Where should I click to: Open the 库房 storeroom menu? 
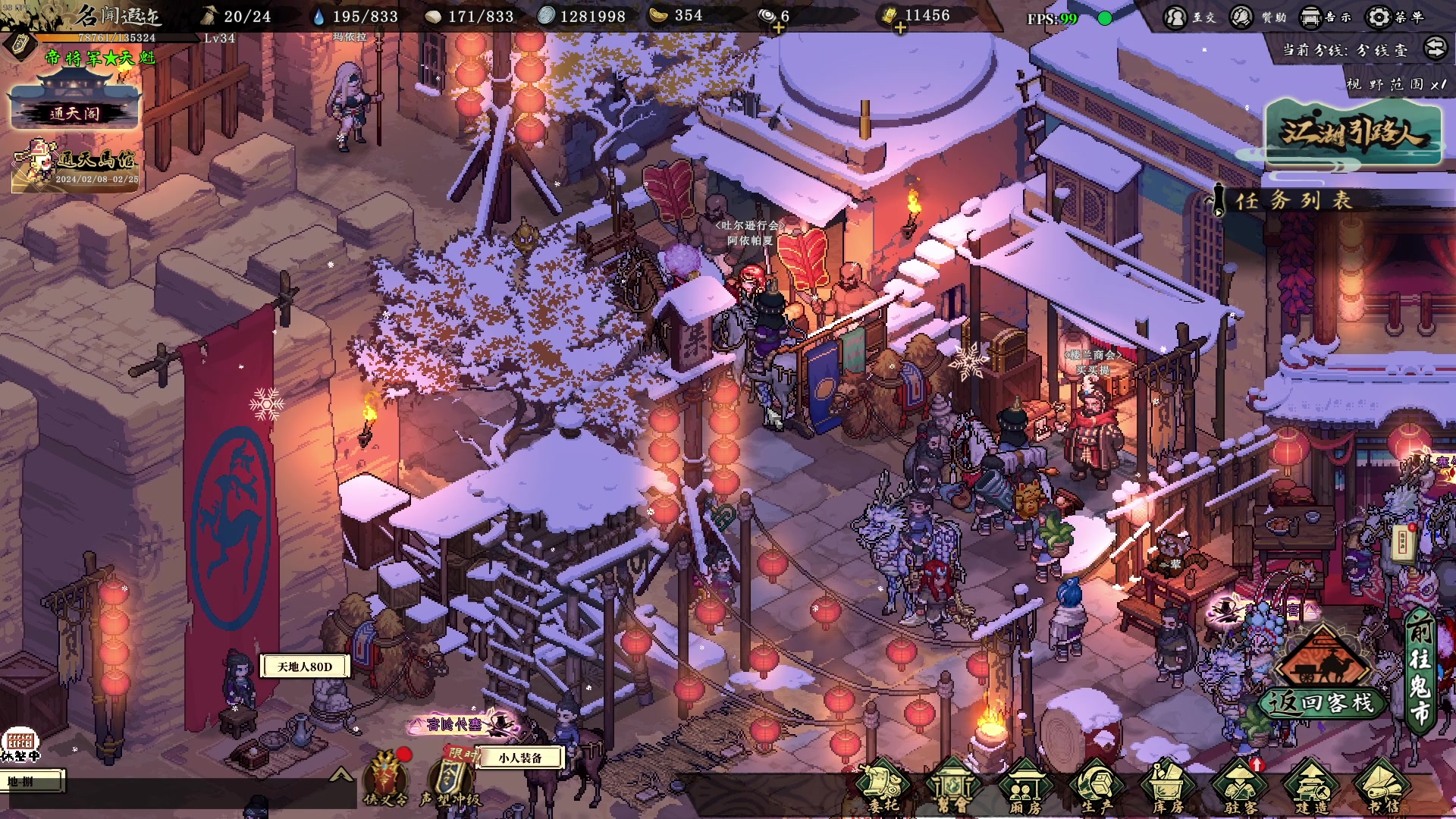tap(1168, 786)
